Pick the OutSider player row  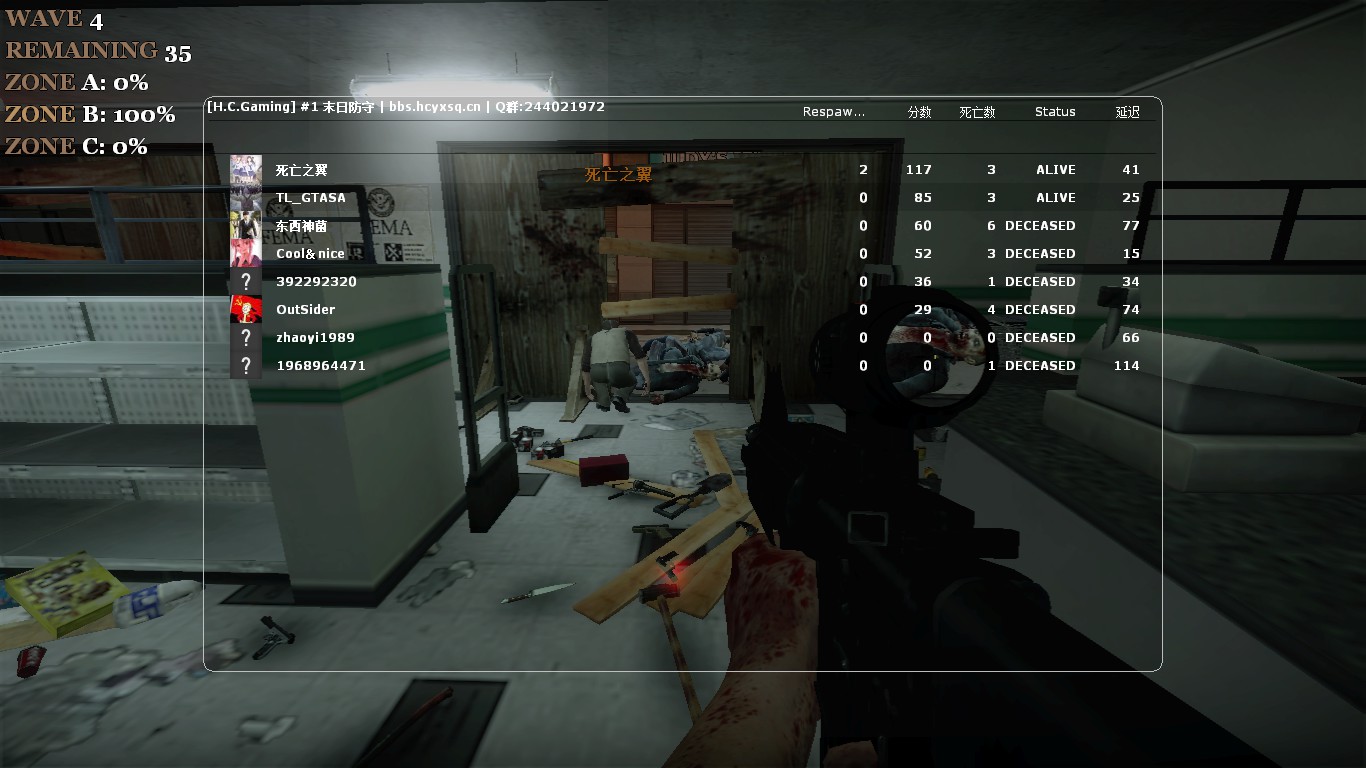click(306, 310)
